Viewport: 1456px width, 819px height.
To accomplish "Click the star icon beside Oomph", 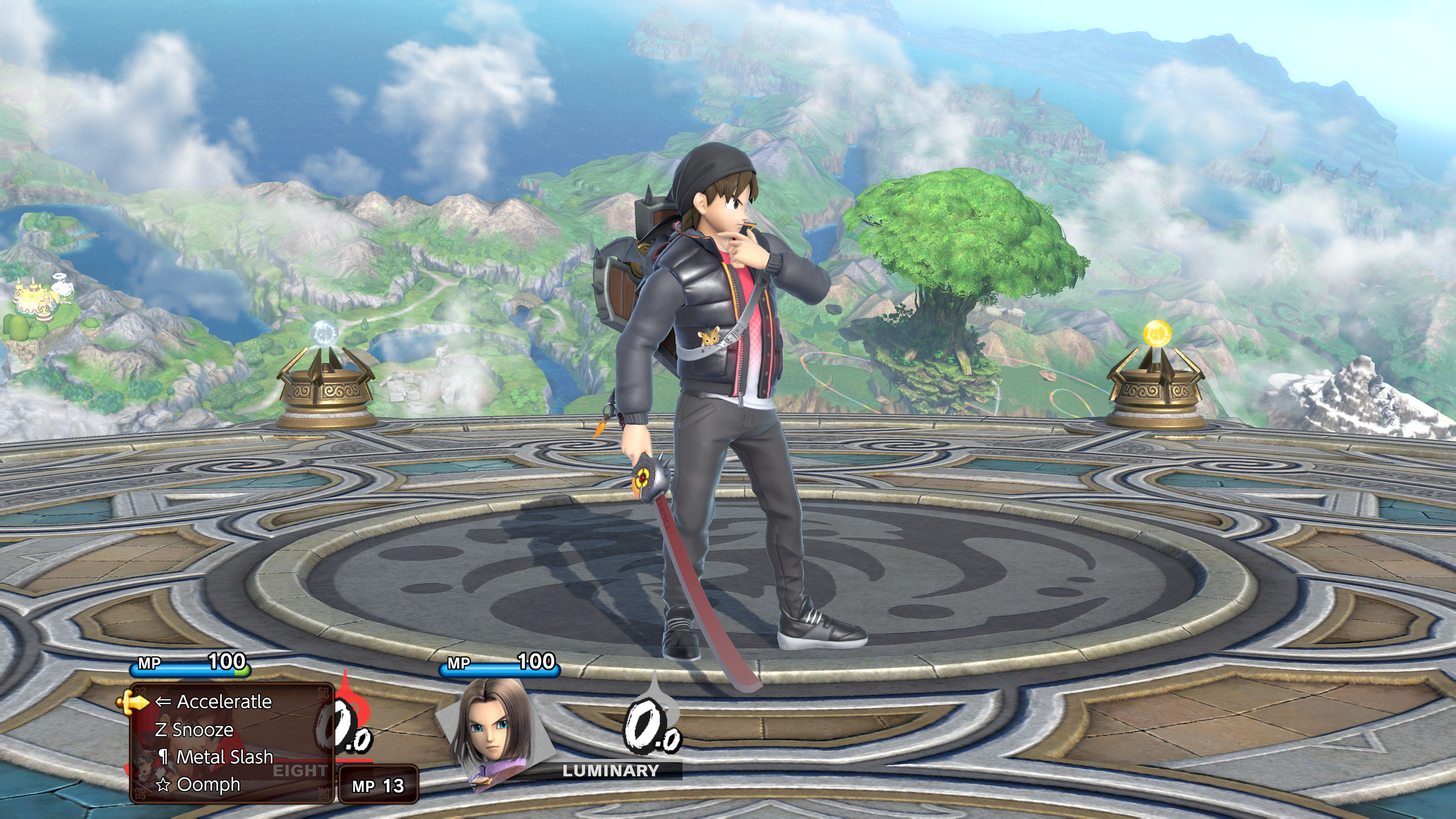I will [x=164, y=786].
